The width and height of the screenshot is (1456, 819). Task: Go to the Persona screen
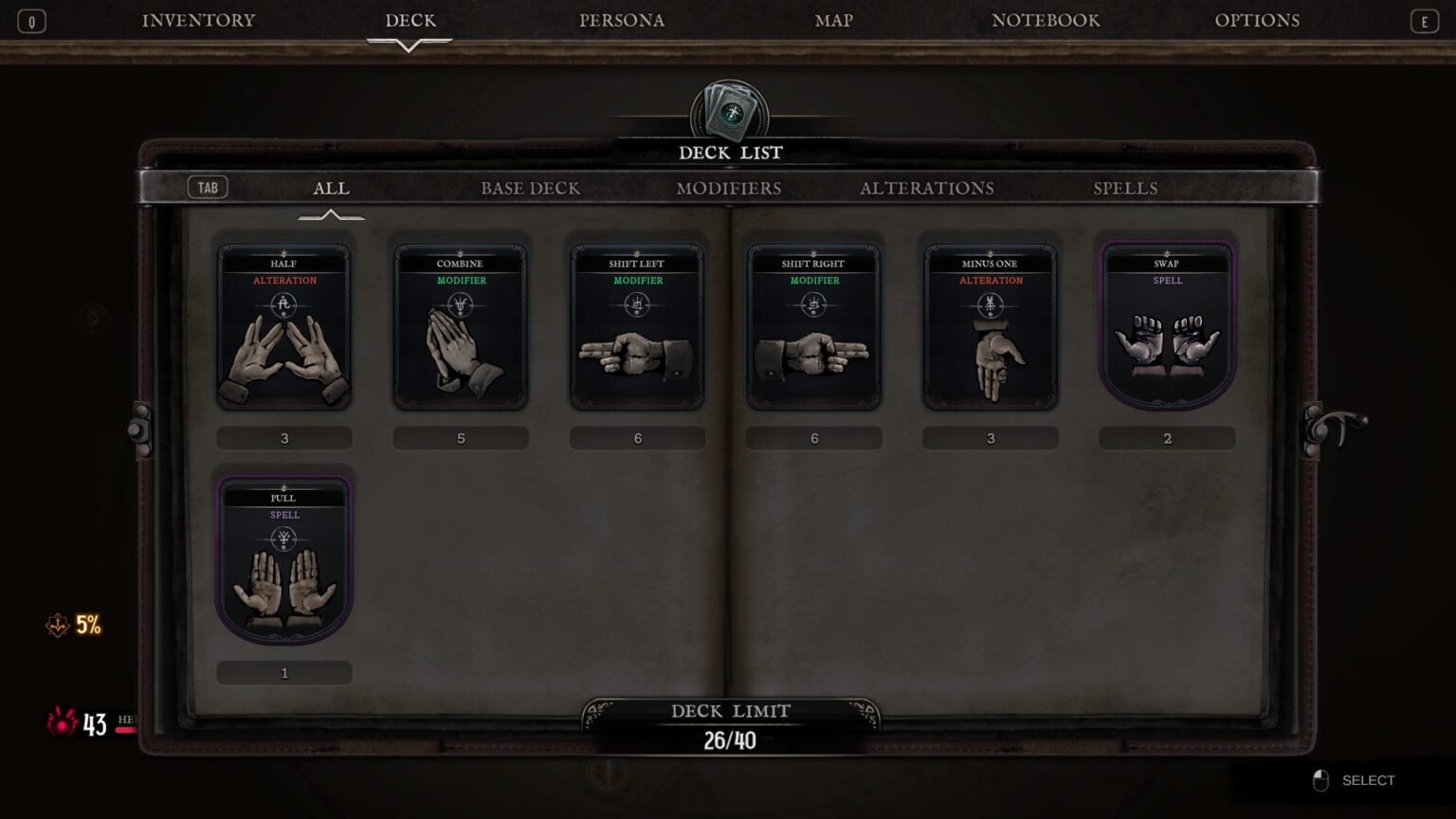[x=622, y=21]
